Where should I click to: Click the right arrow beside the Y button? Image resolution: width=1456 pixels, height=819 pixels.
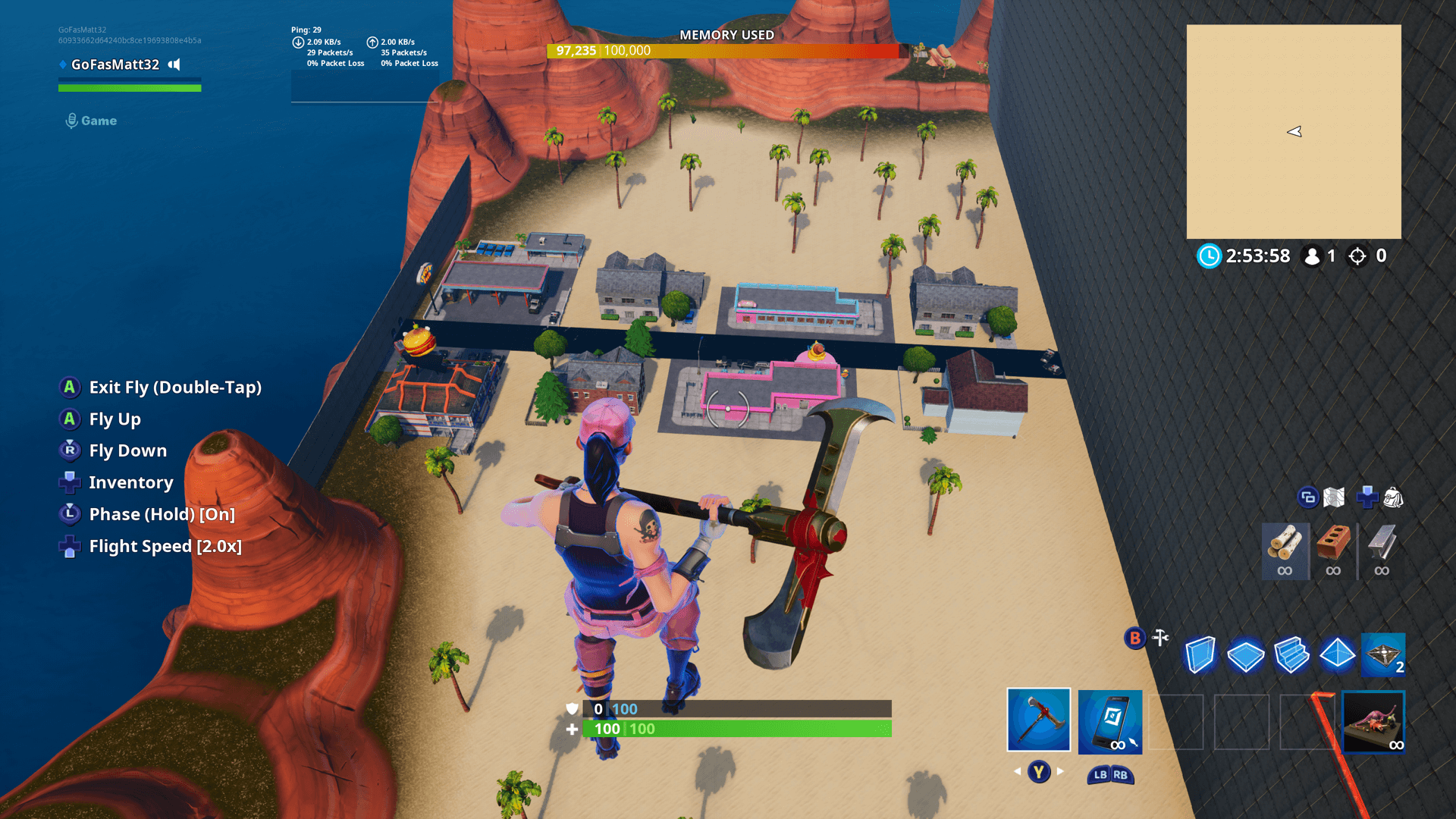click(1059, 772)
